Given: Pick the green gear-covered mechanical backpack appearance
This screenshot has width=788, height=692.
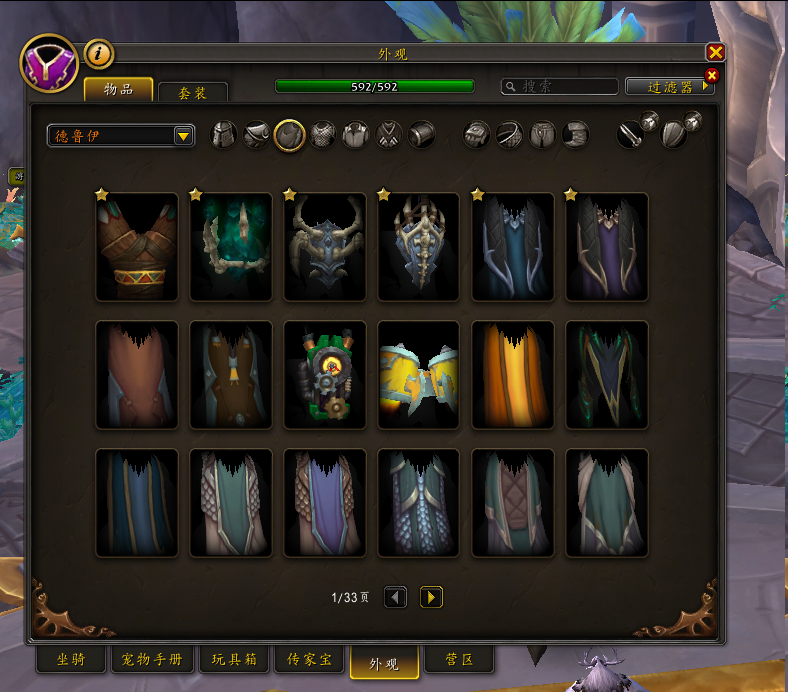Looking at the screenshot, I should [x=325, y=375].
